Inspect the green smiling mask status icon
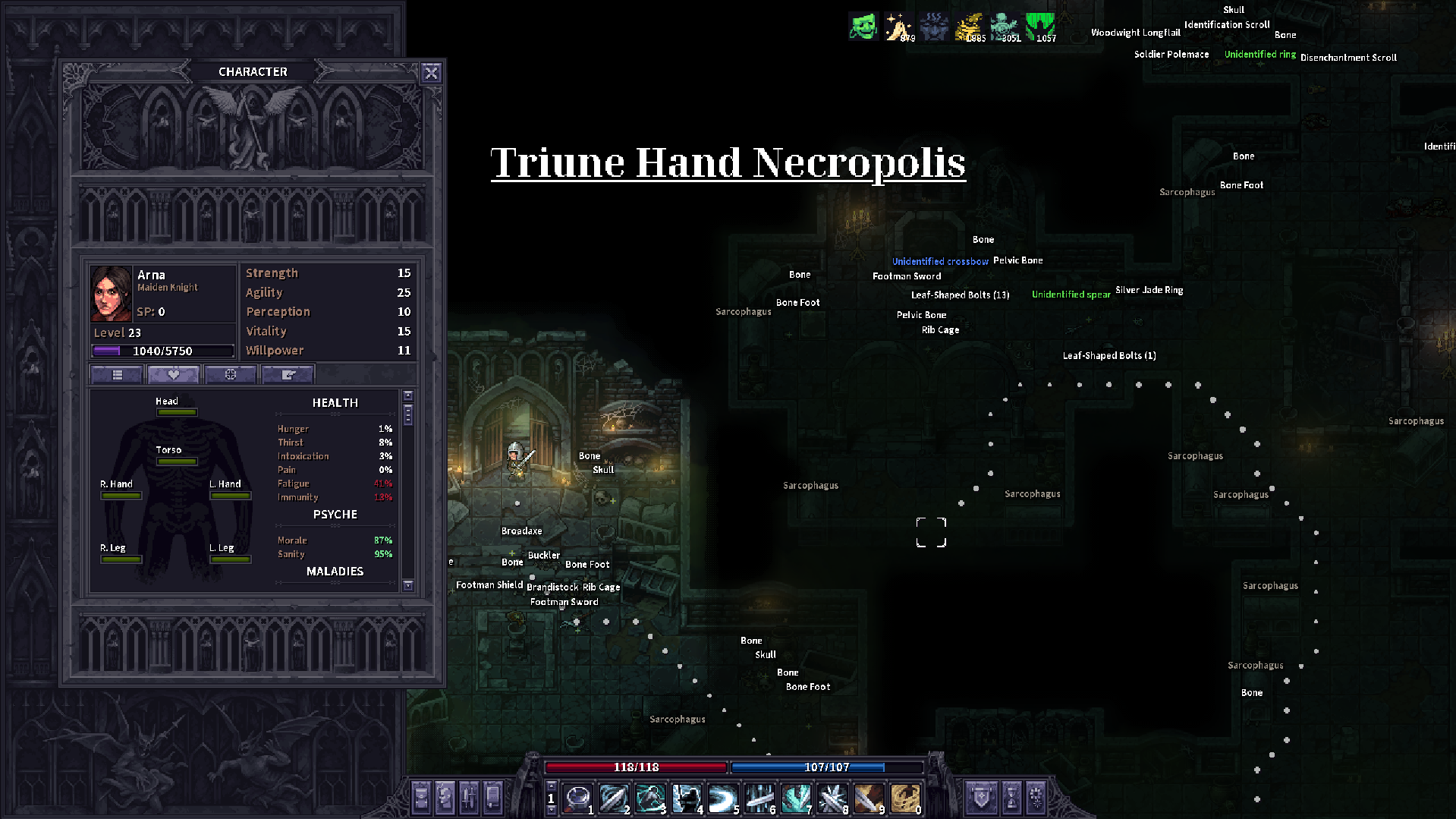This screenshot has width=1456, height=819. pyautogui.click(x=863, y=27)
